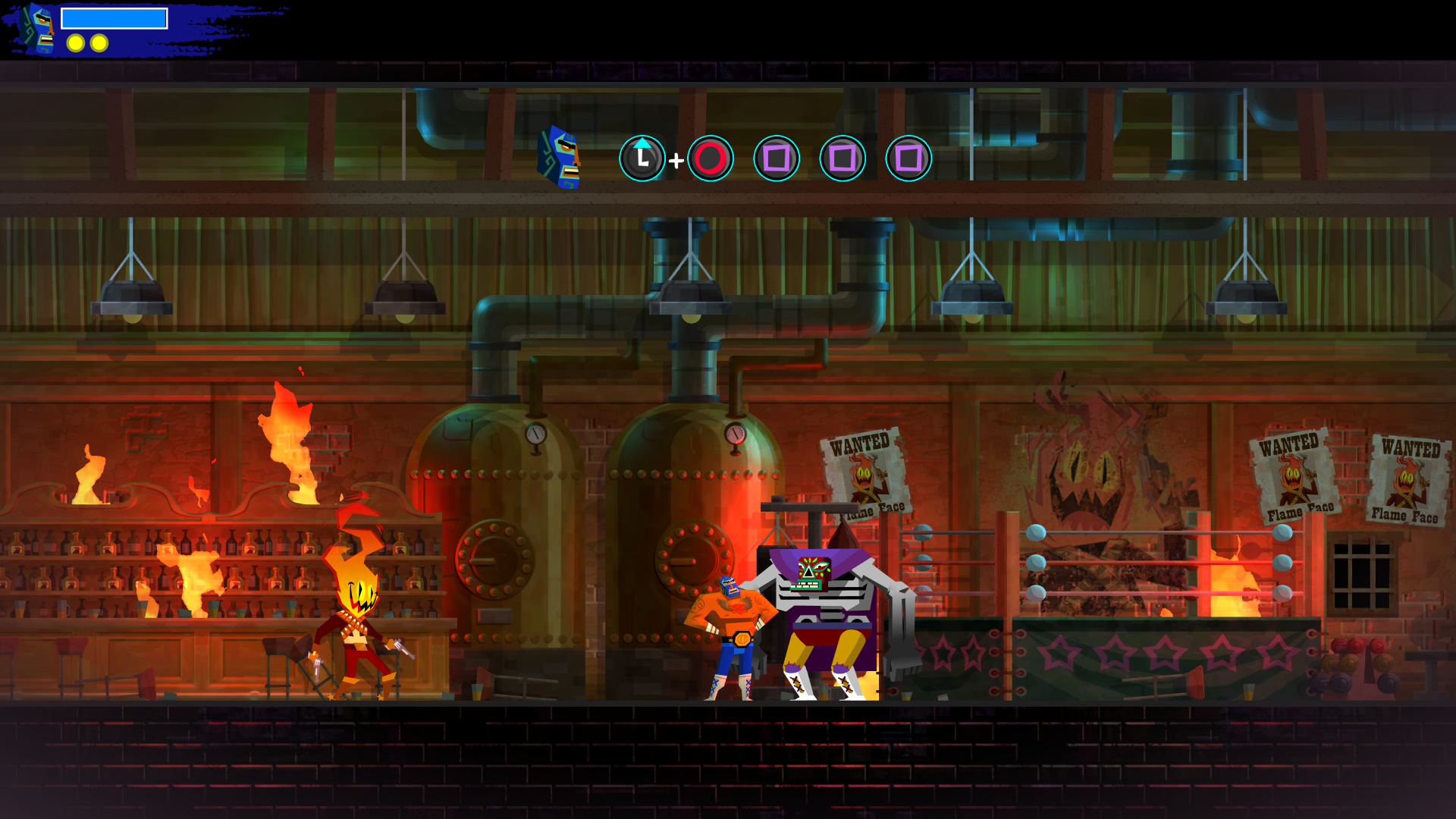Click the blue health bar in the HUD
The image size is (1456, 819).
tap(115, 17)
